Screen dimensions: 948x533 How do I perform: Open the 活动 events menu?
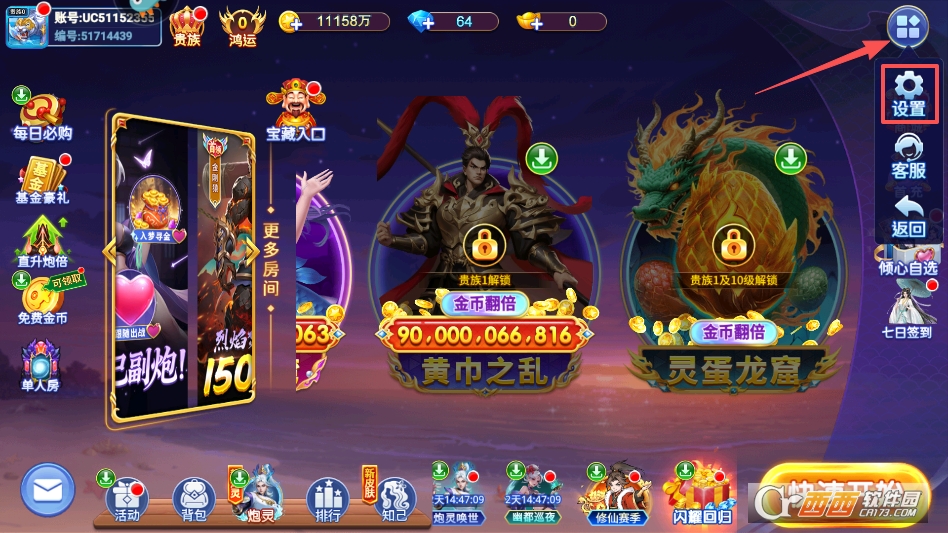click(x=127, y=498)
